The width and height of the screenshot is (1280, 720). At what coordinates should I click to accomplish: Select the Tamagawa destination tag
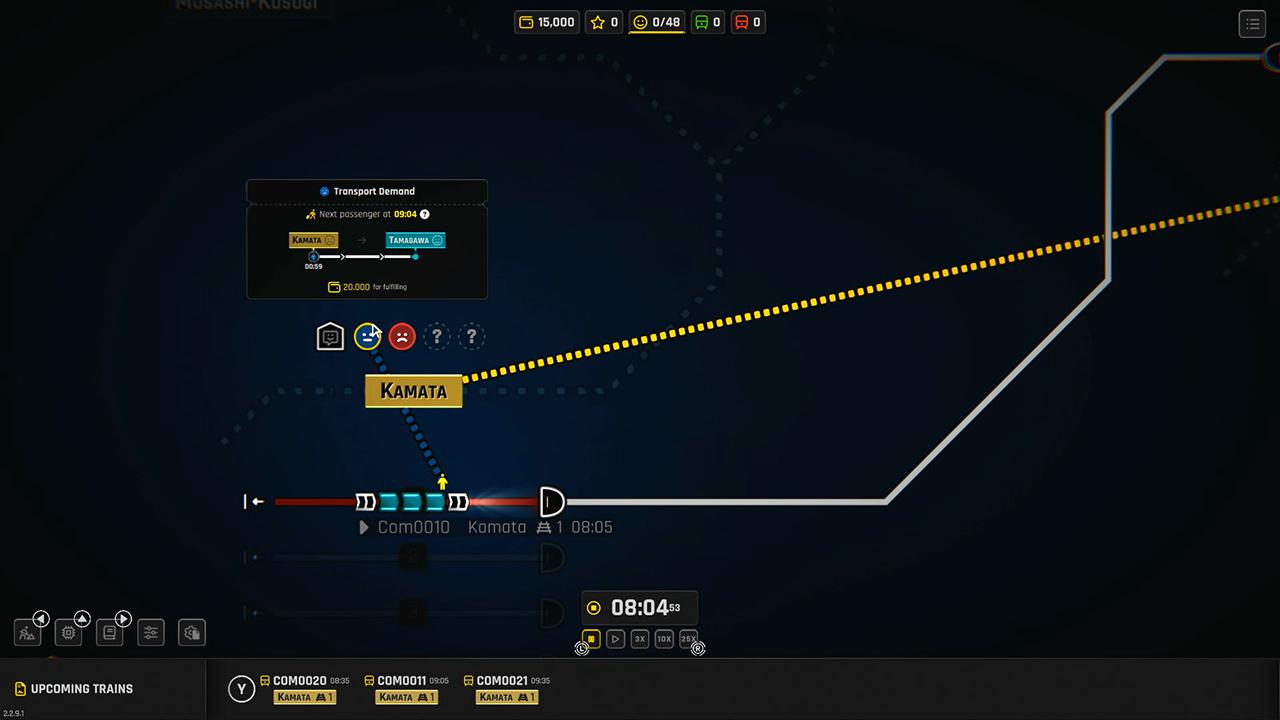coord(415,240)
